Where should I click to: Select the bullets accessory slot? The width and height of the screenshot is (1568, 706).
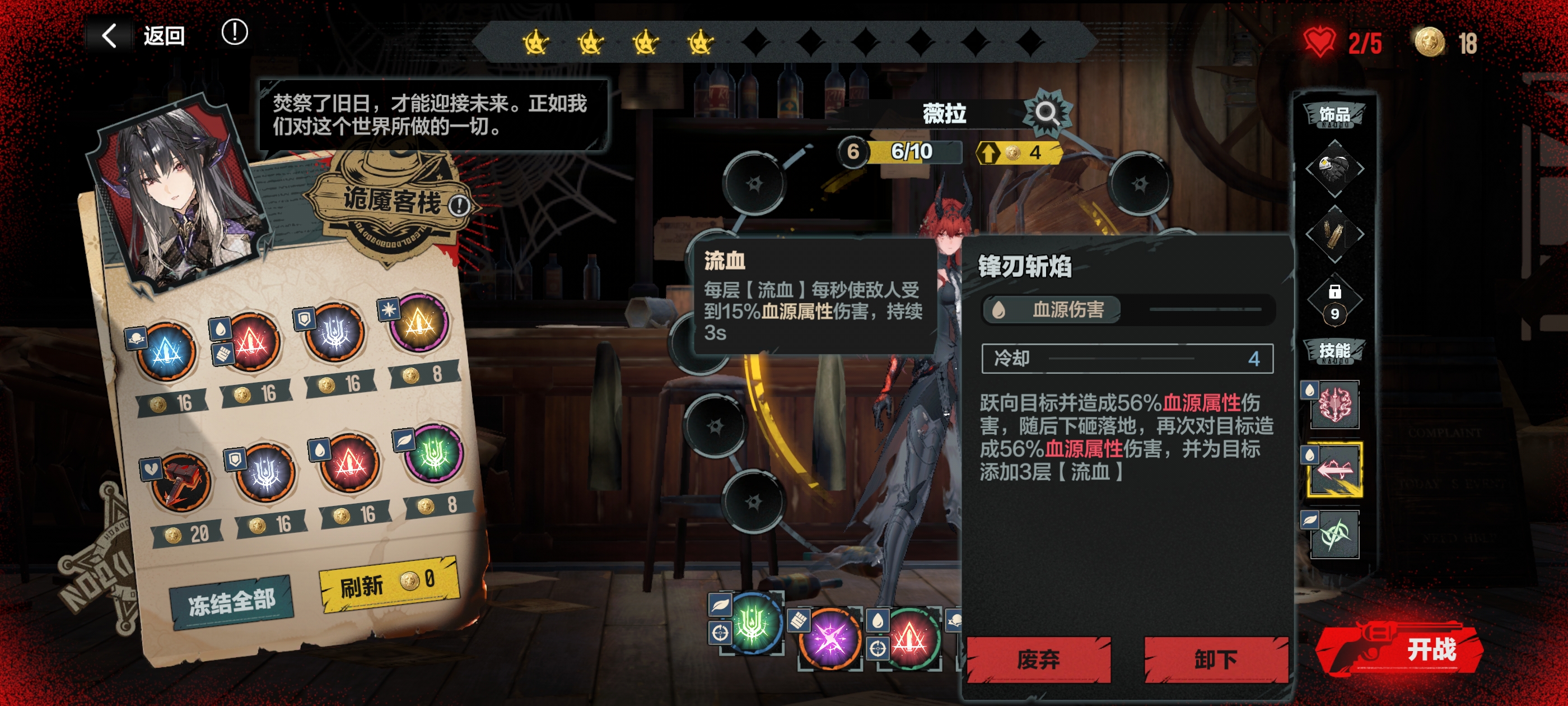coord(1334,234)
